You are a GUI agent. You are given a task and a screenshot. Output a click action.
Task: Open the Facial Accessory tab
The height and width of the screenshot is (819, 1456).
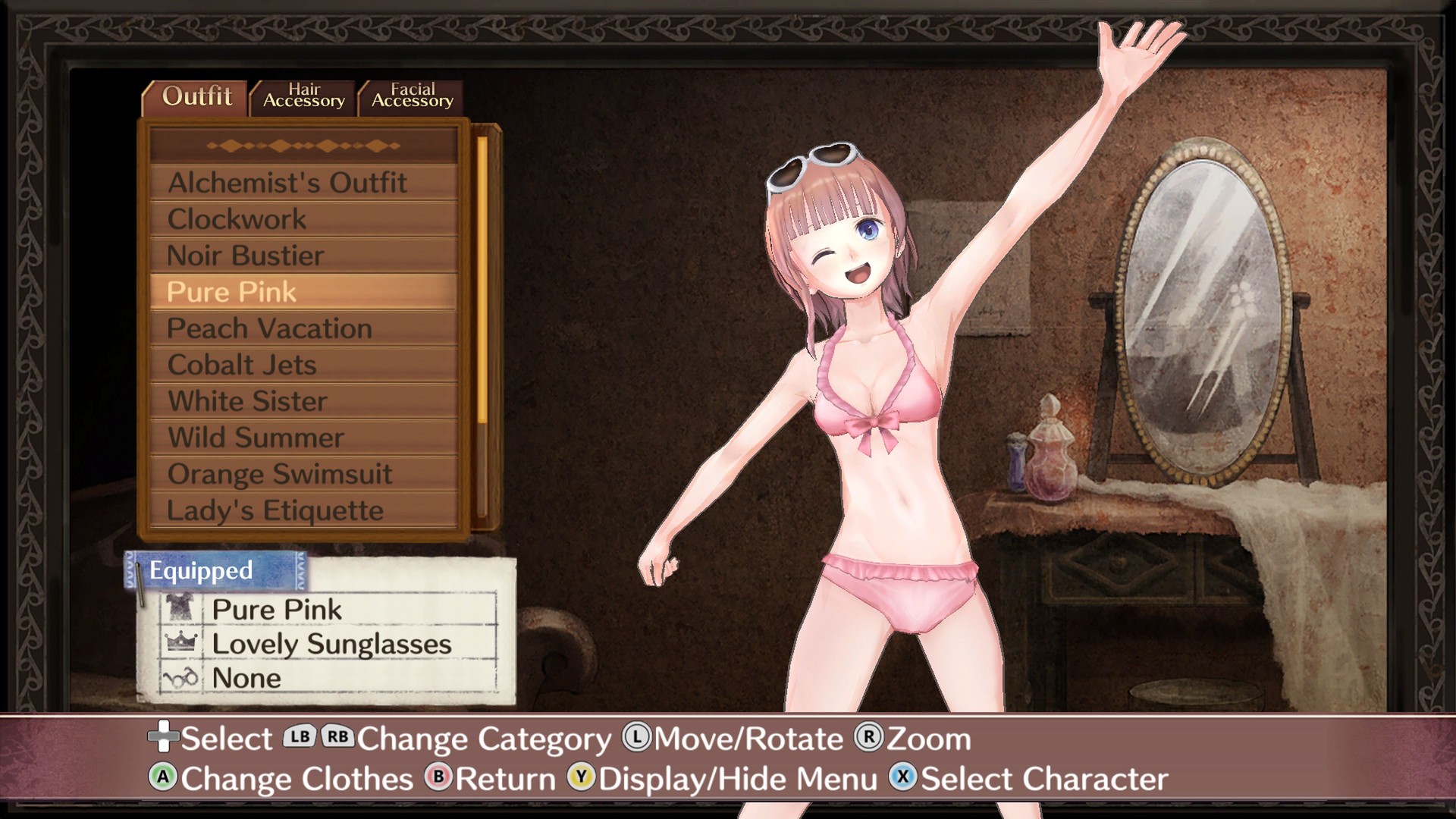(x=410, y=96)
